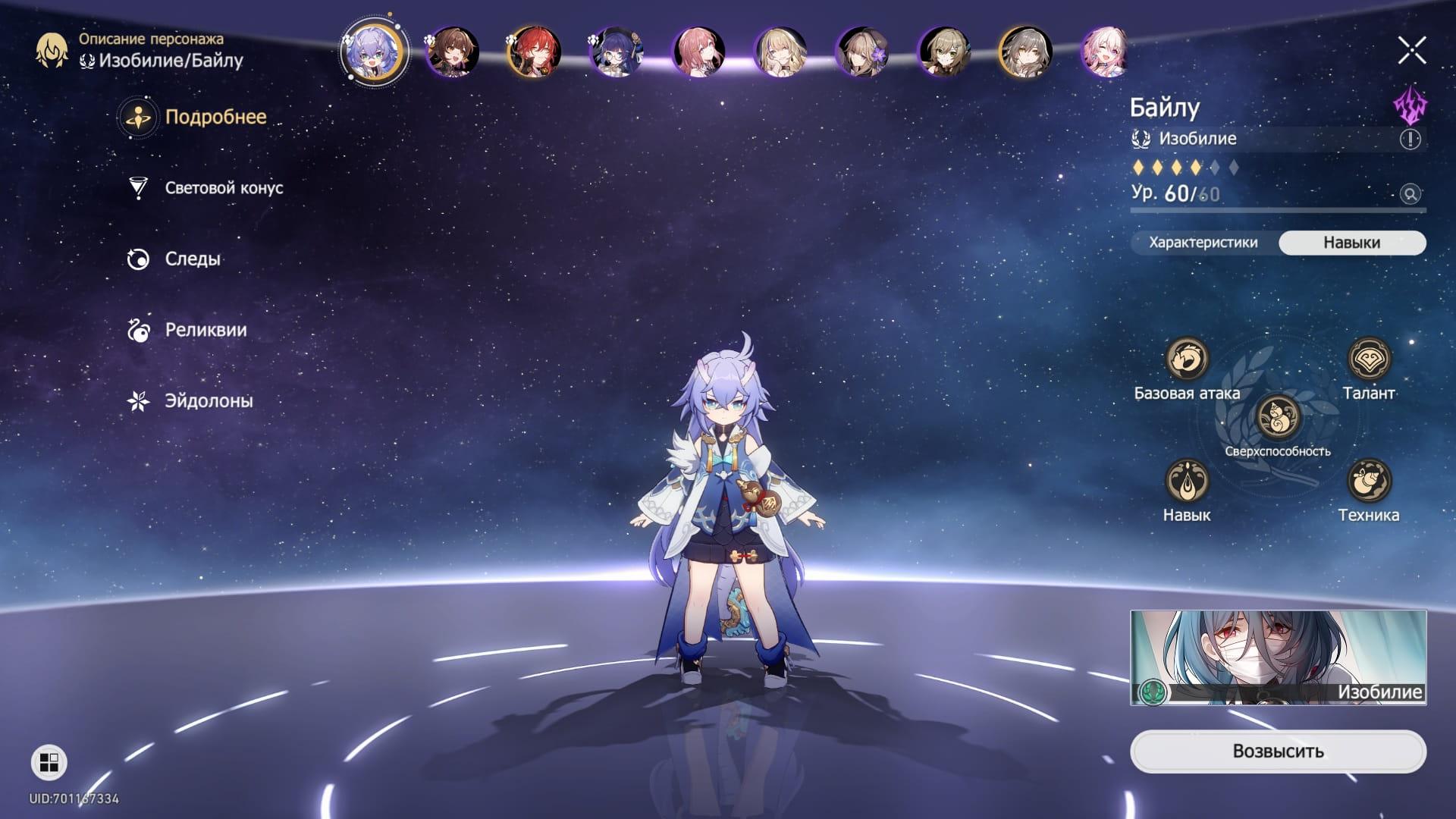Click the magnifier icon beside the level bar
Viewport: 1456px width, 819px height.
[x=1409, y=194]
